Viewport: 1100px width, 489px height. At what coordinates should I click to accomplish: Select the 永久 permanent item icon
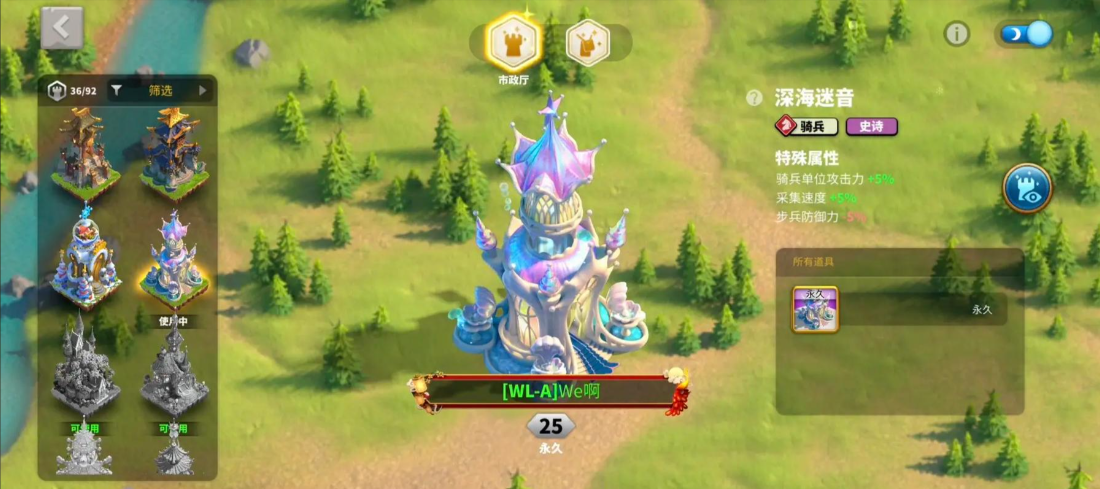click(815, 309)
